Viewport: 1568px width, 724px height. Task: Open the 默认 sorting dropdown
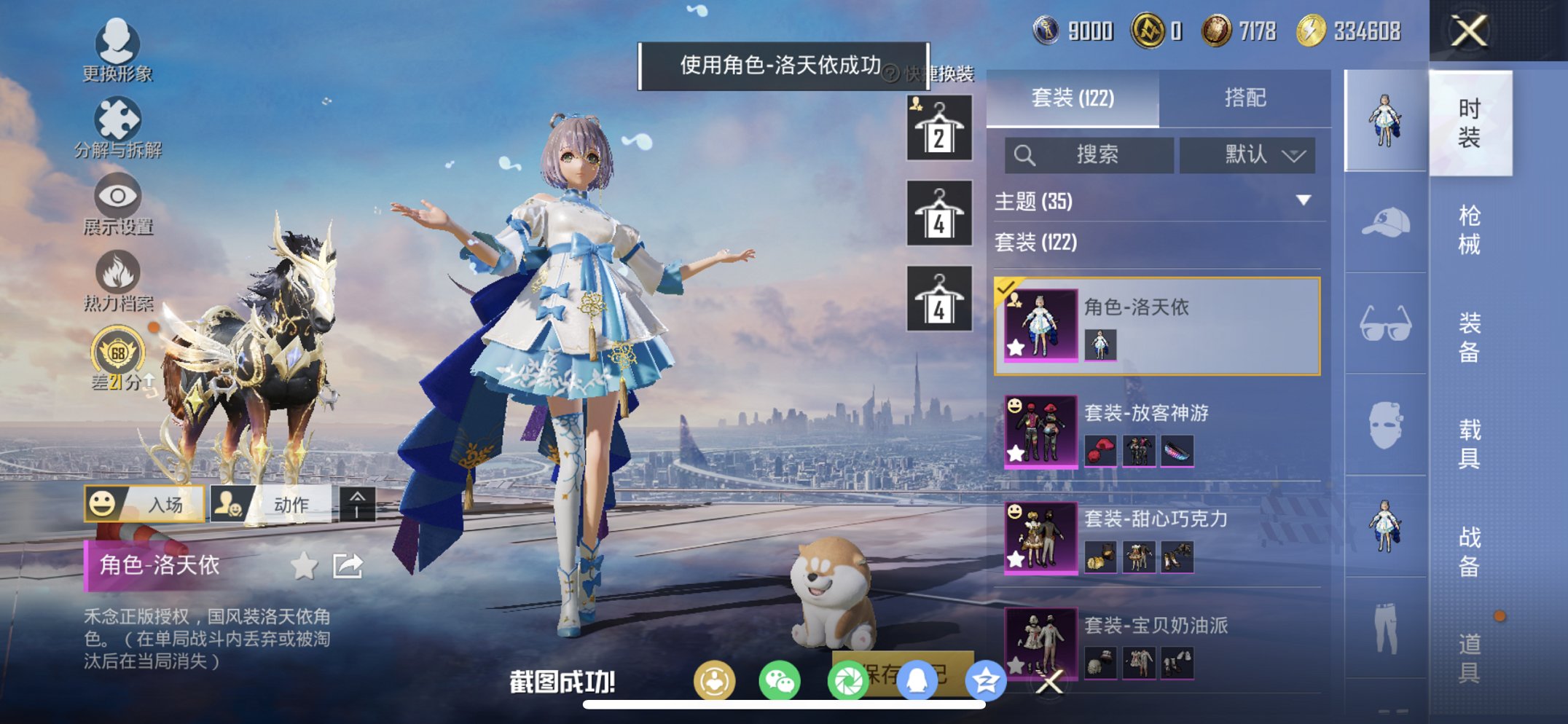(x=1248, y=155)
